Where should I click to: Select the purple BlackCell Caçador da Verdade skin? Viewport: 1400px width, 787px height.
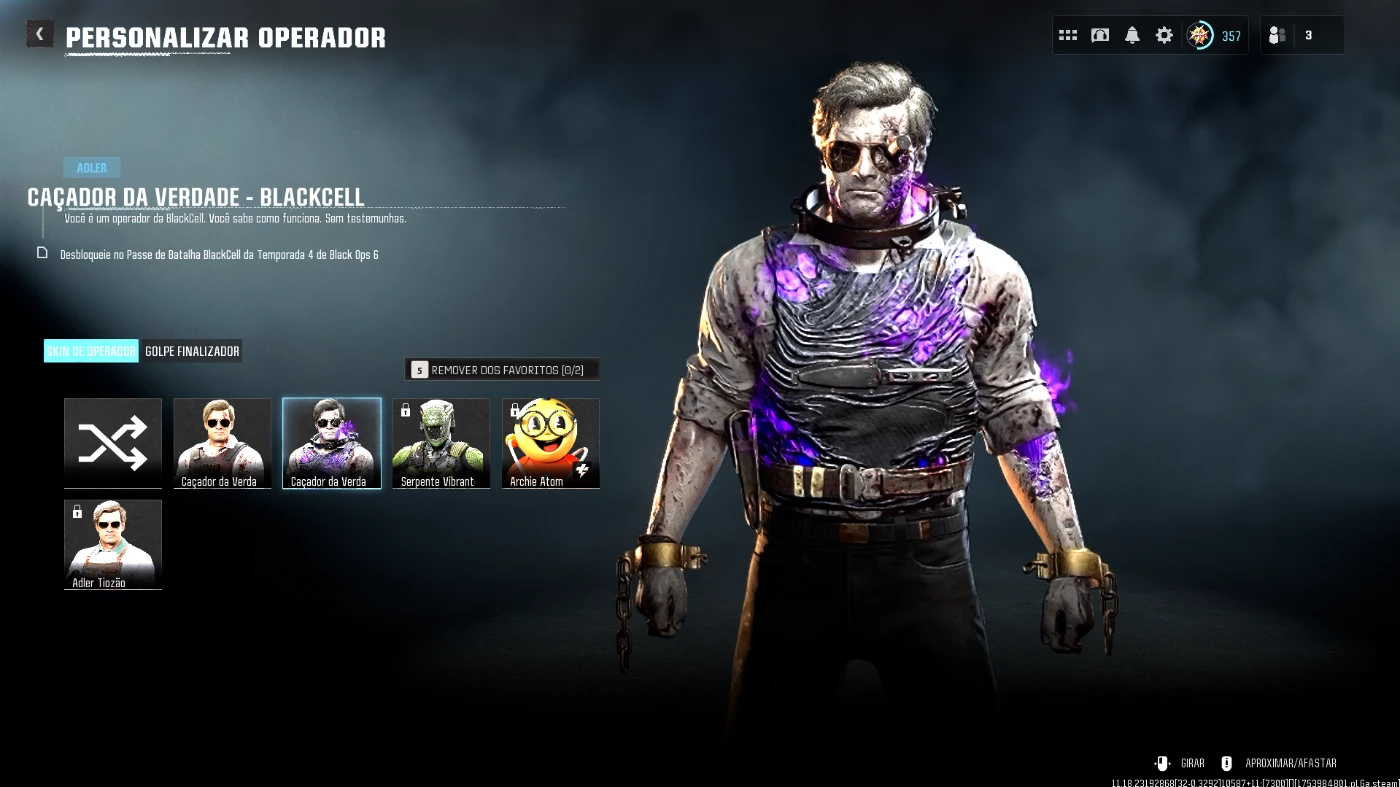332,443
